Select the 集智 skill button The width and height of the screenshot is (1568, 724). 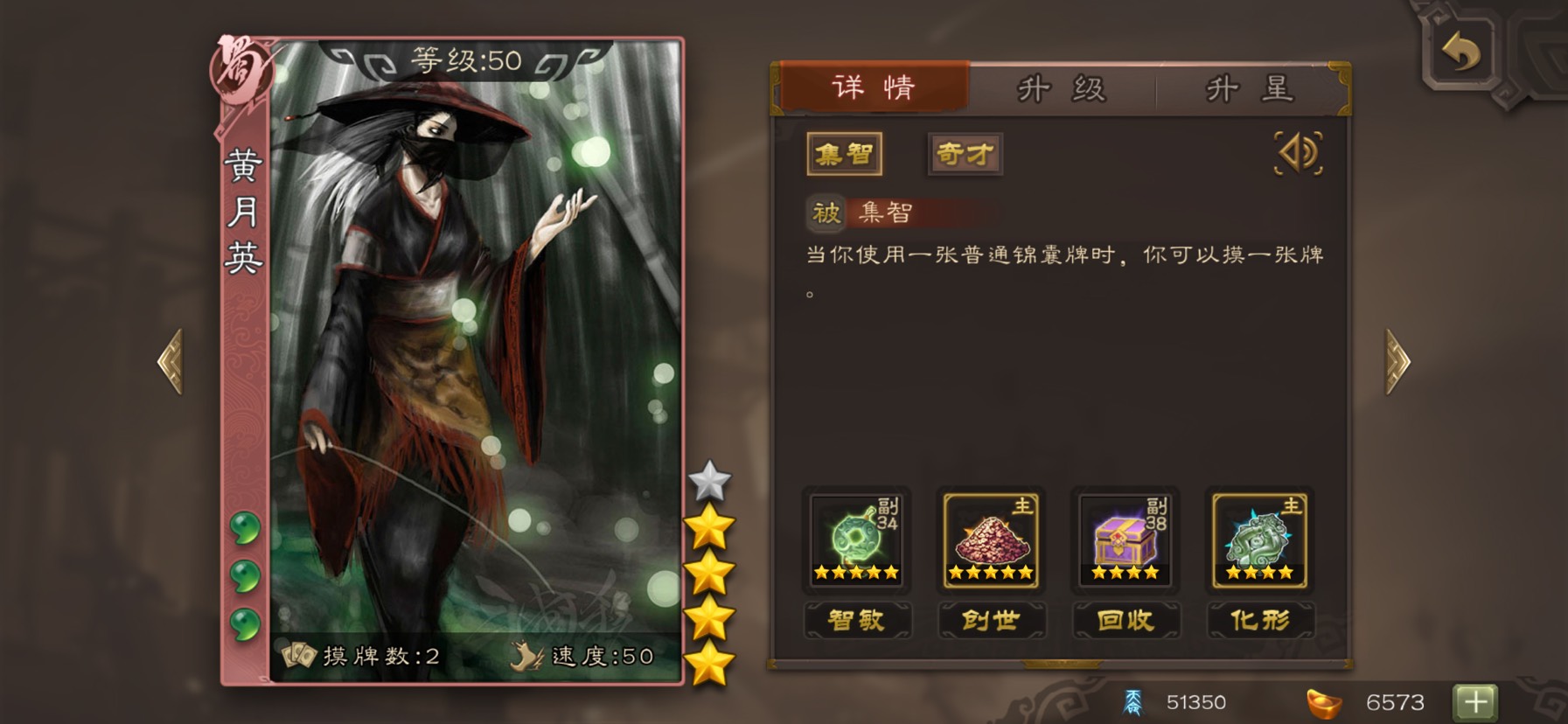[x=844, y=155]
